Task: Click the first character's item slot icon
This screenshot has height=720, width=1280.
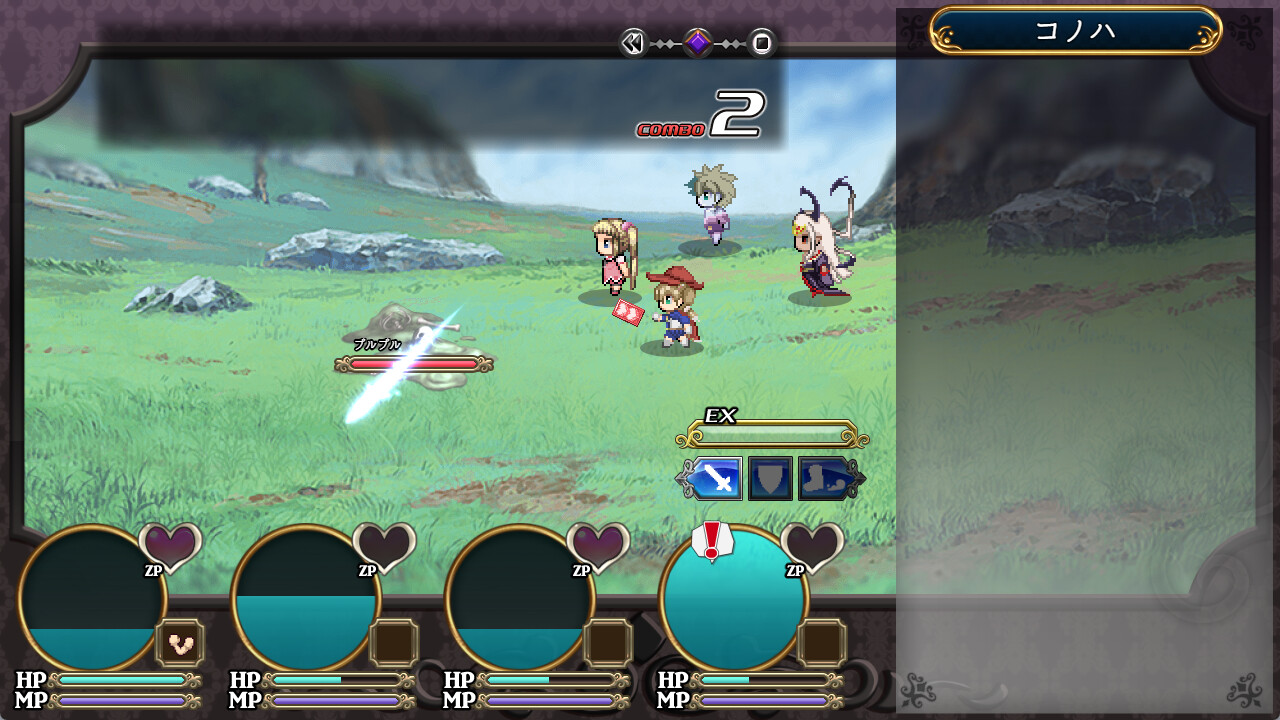Action: point(180,644)
